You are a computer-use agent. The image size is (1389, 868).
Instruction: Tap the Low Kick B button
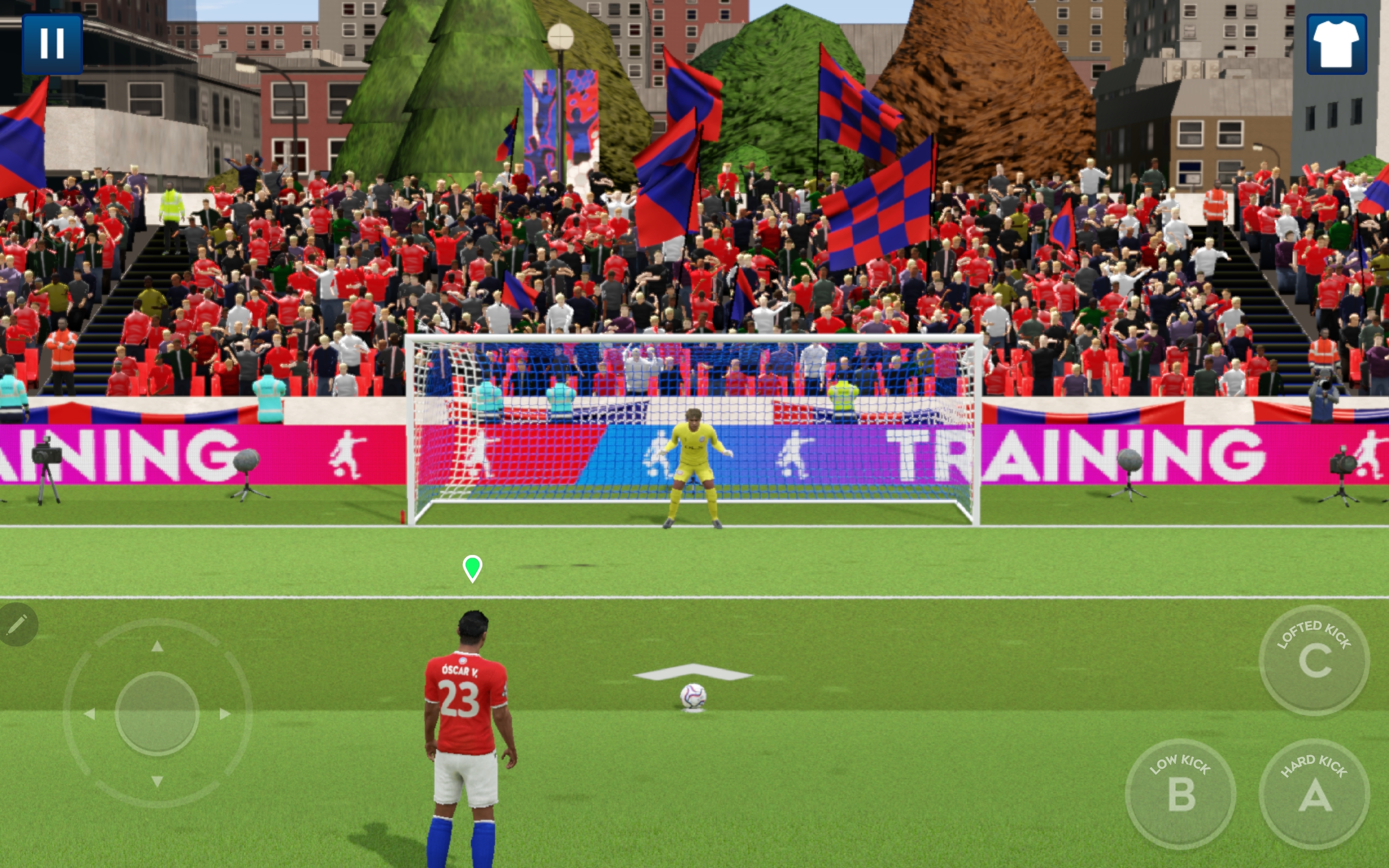coord(1181,794)
